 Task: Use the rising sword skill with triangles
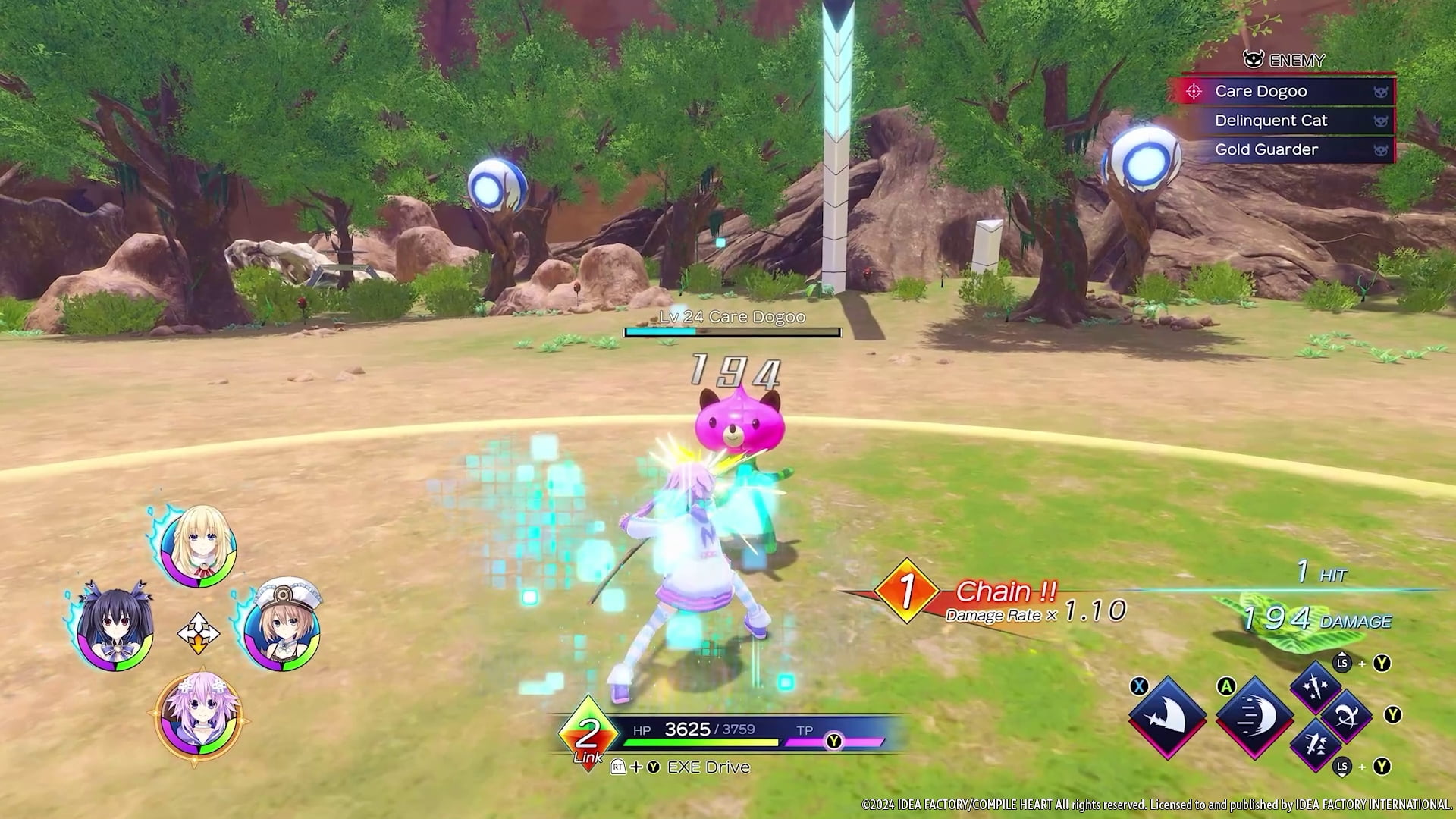point(1317,745)
